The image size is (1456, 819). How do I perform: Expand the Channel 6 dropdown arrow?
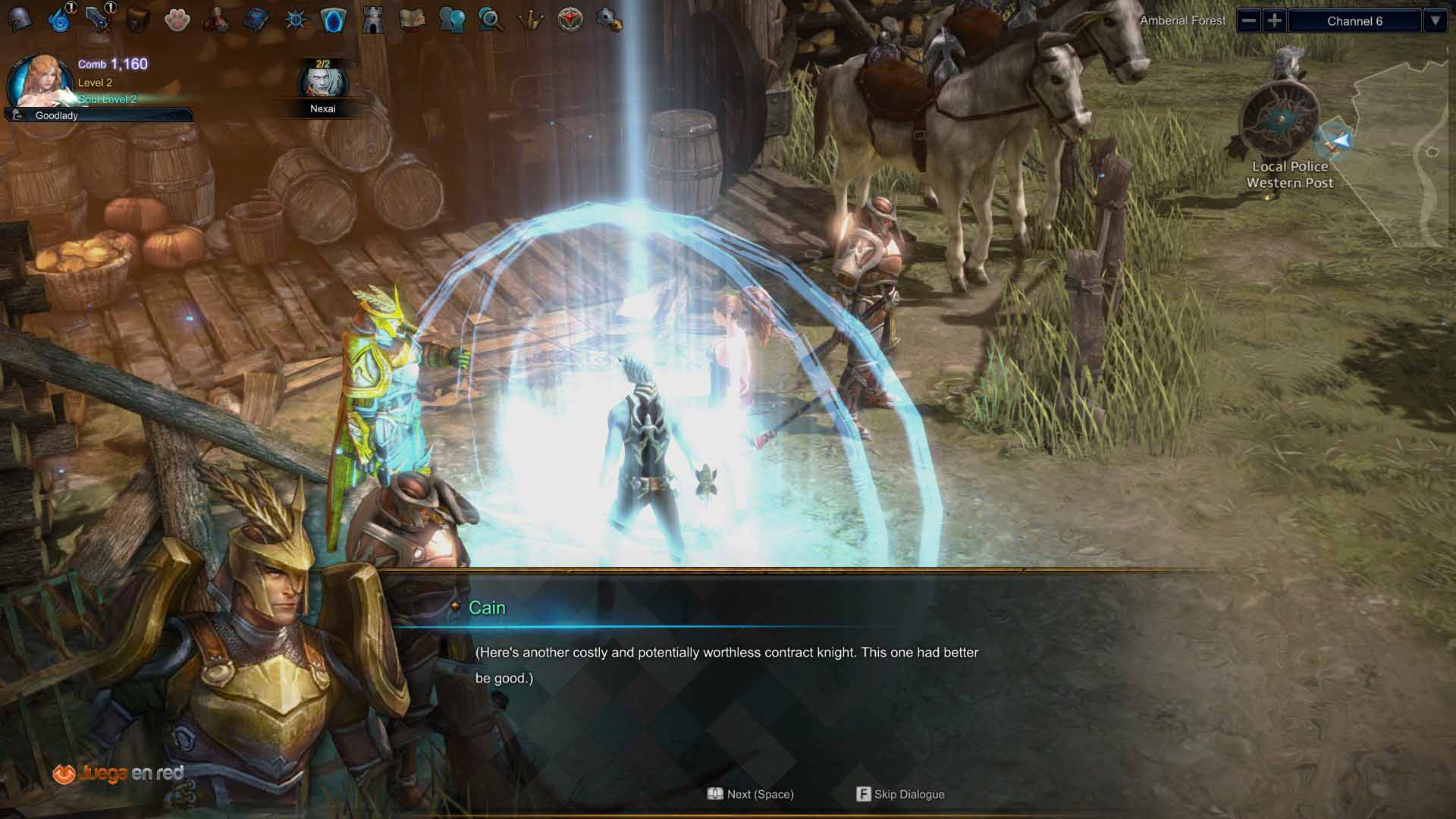(1435, 20)
